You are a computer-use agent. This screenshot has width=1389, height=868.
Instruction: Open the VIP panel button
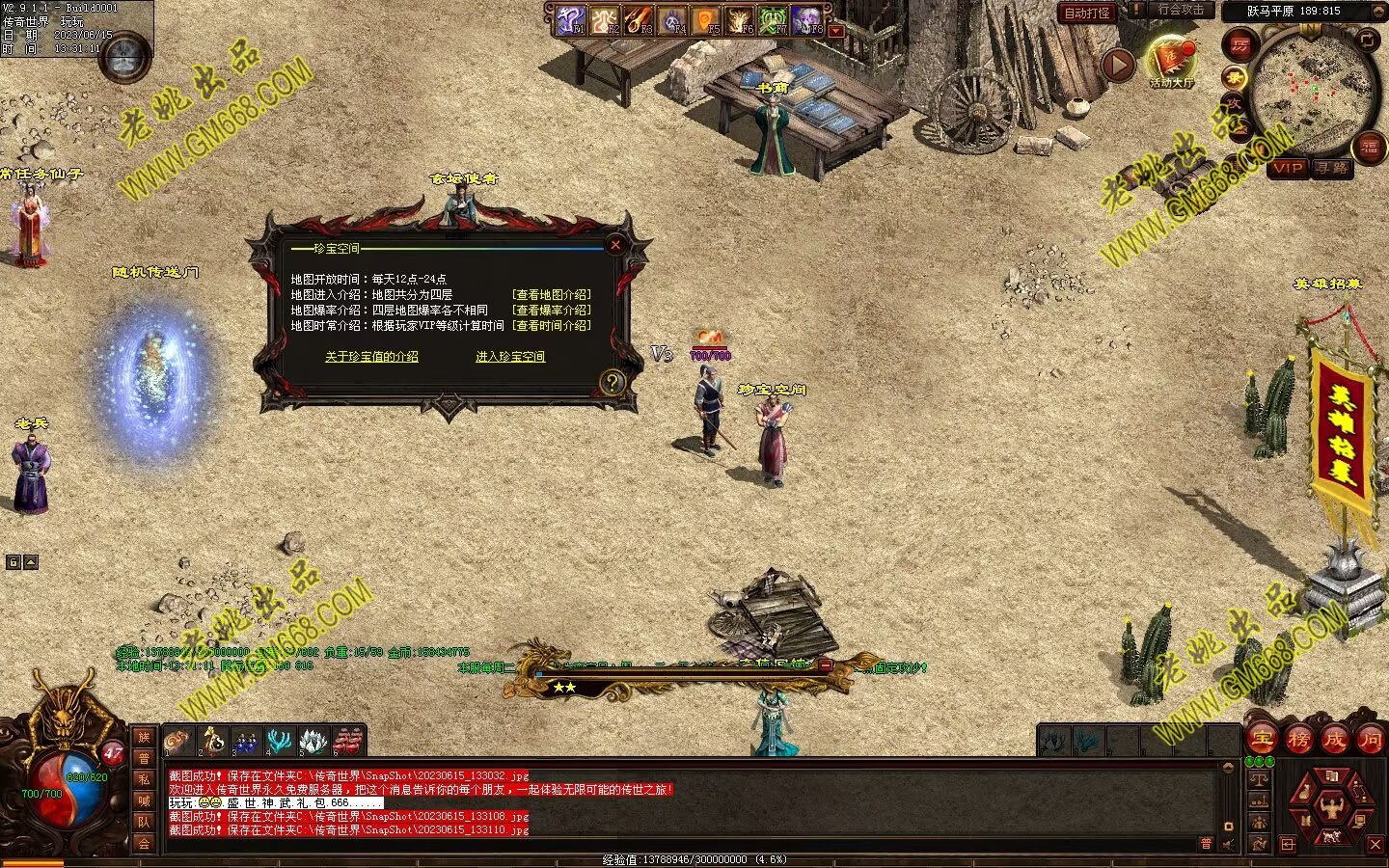(1288, 168)
